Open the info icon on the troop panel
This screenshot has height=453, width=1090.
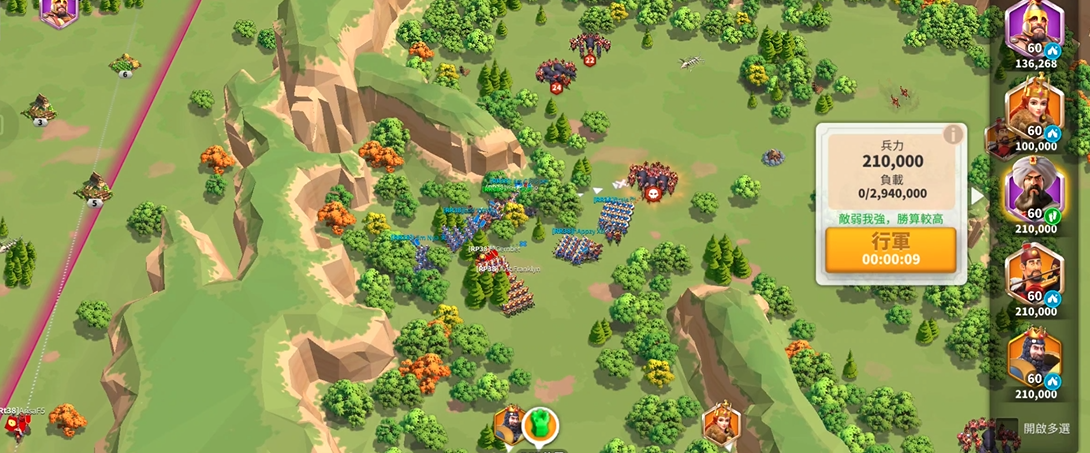(953, 134)
